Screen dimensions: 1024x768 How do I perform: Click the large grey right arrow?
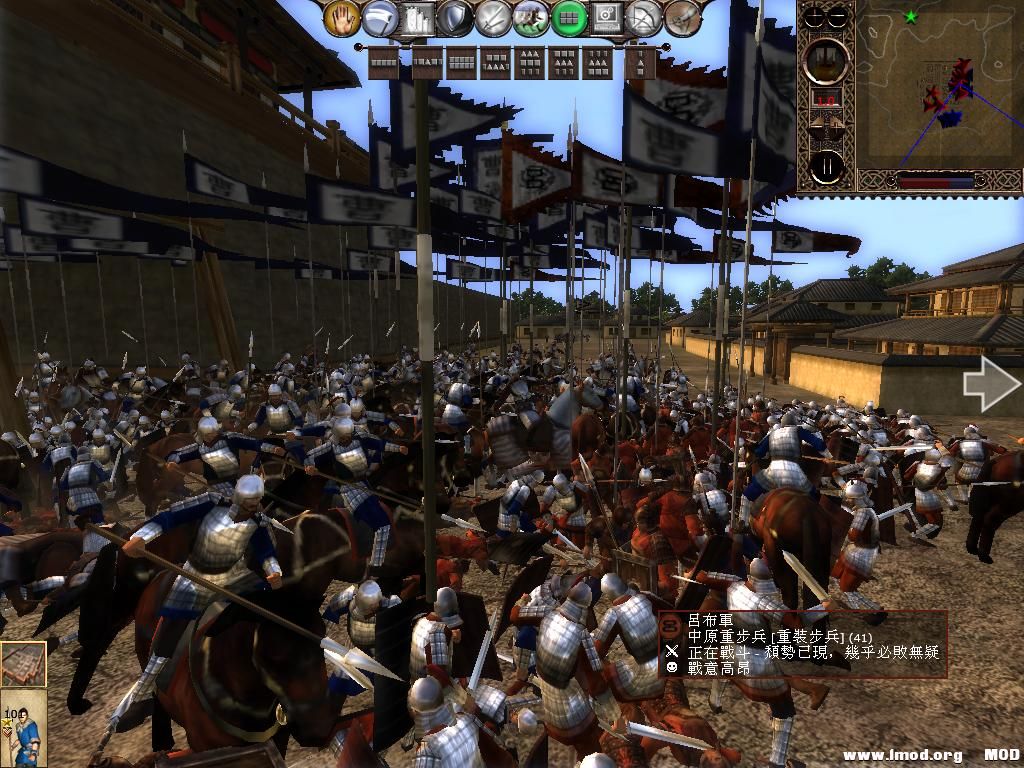point(991,384)
